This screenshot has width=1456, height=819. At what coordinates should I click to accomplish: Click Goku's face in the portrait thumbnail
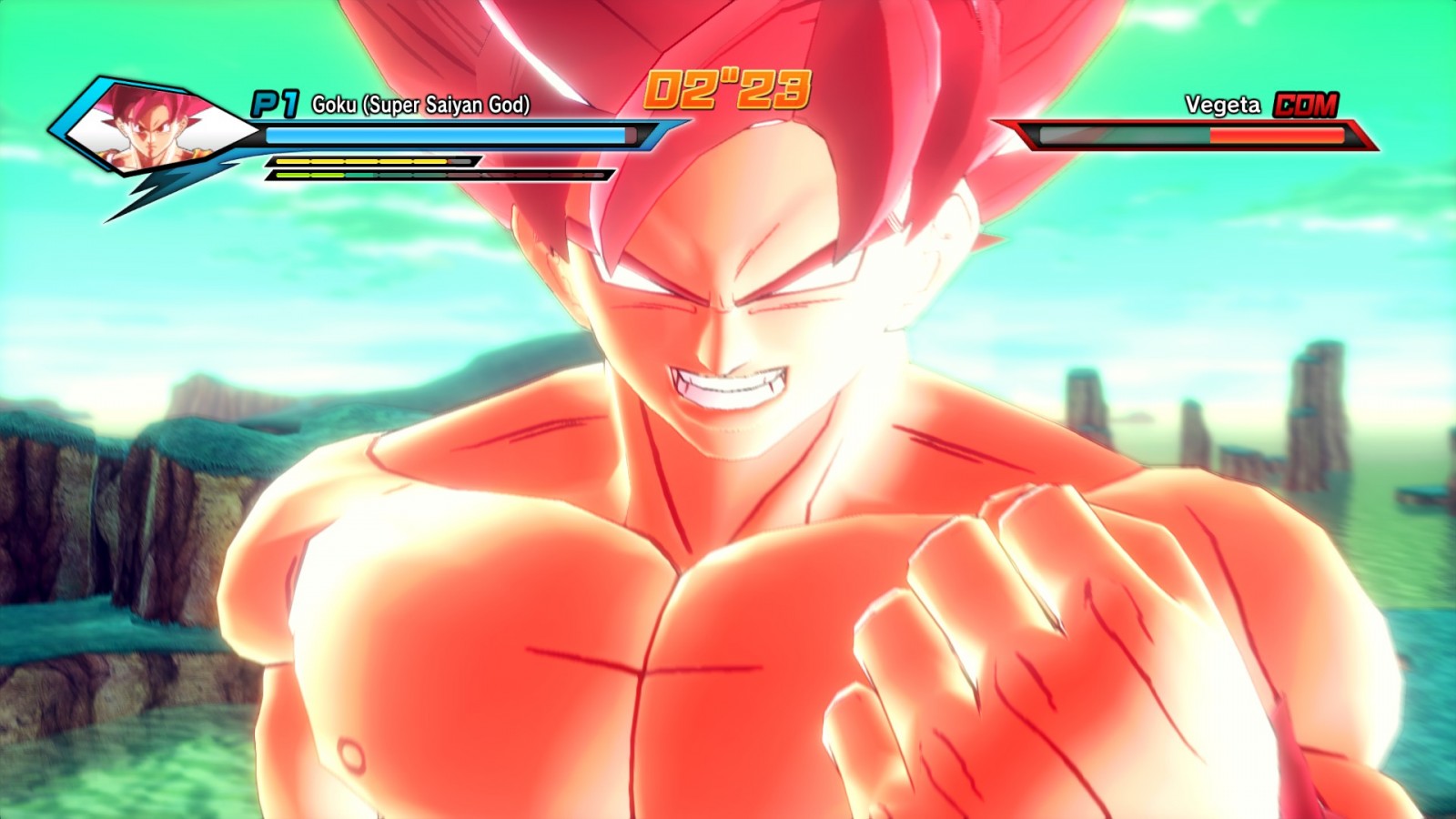pyautogui.click(x=155, y=132)
